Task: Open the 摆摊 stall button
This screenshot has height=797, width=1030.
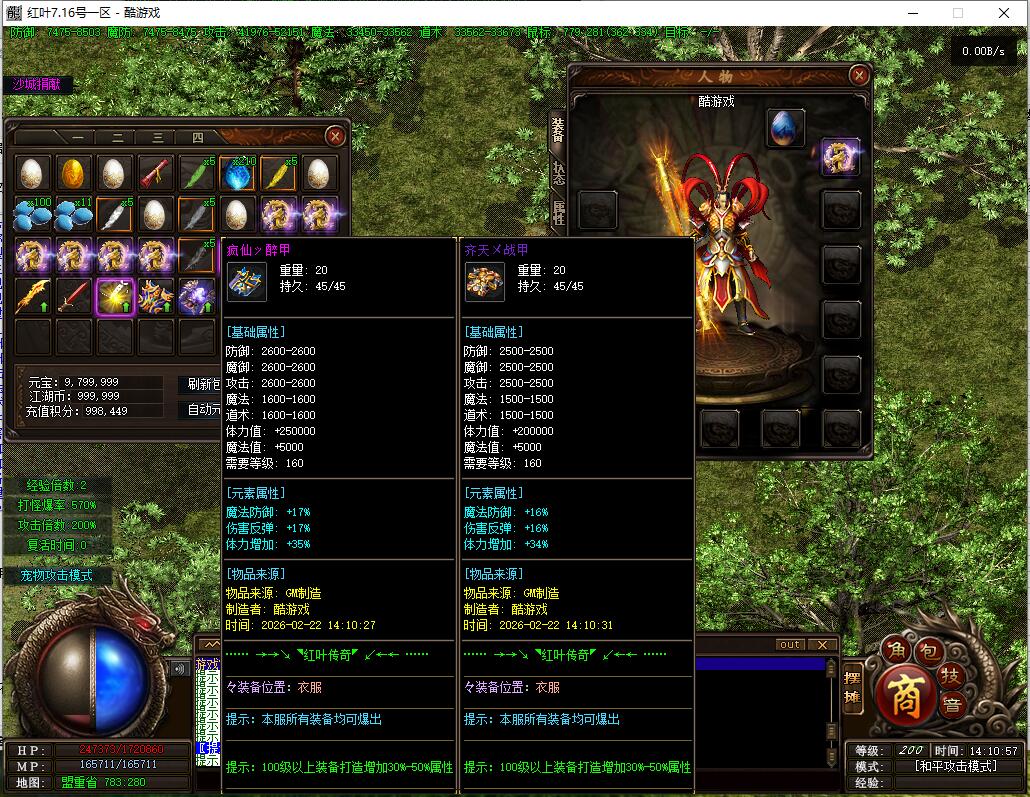Action: point(852,688)
